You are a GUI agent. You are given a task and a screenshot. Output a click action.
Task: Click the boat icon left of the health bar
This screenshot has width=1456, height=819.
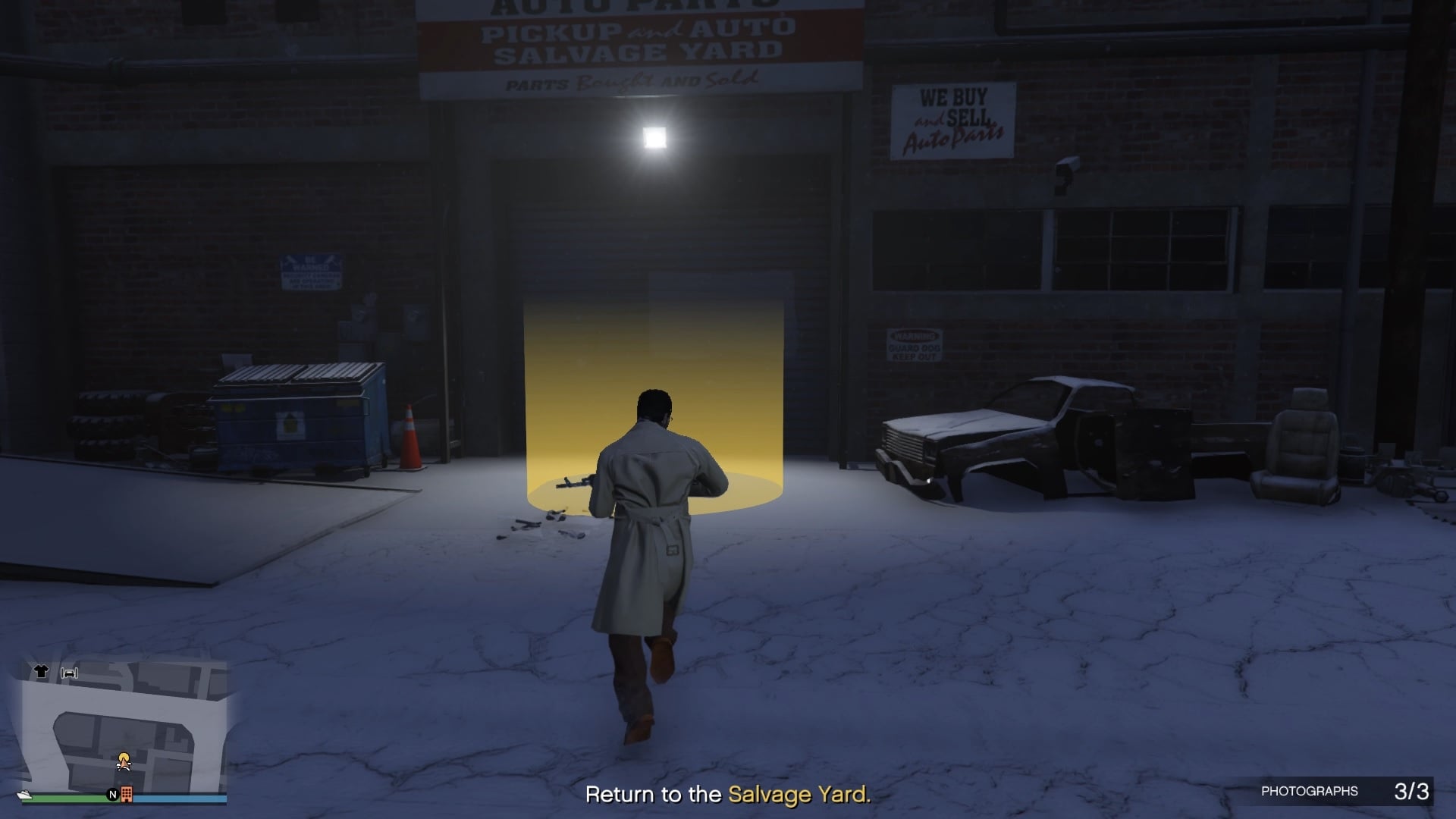point(24,795)
